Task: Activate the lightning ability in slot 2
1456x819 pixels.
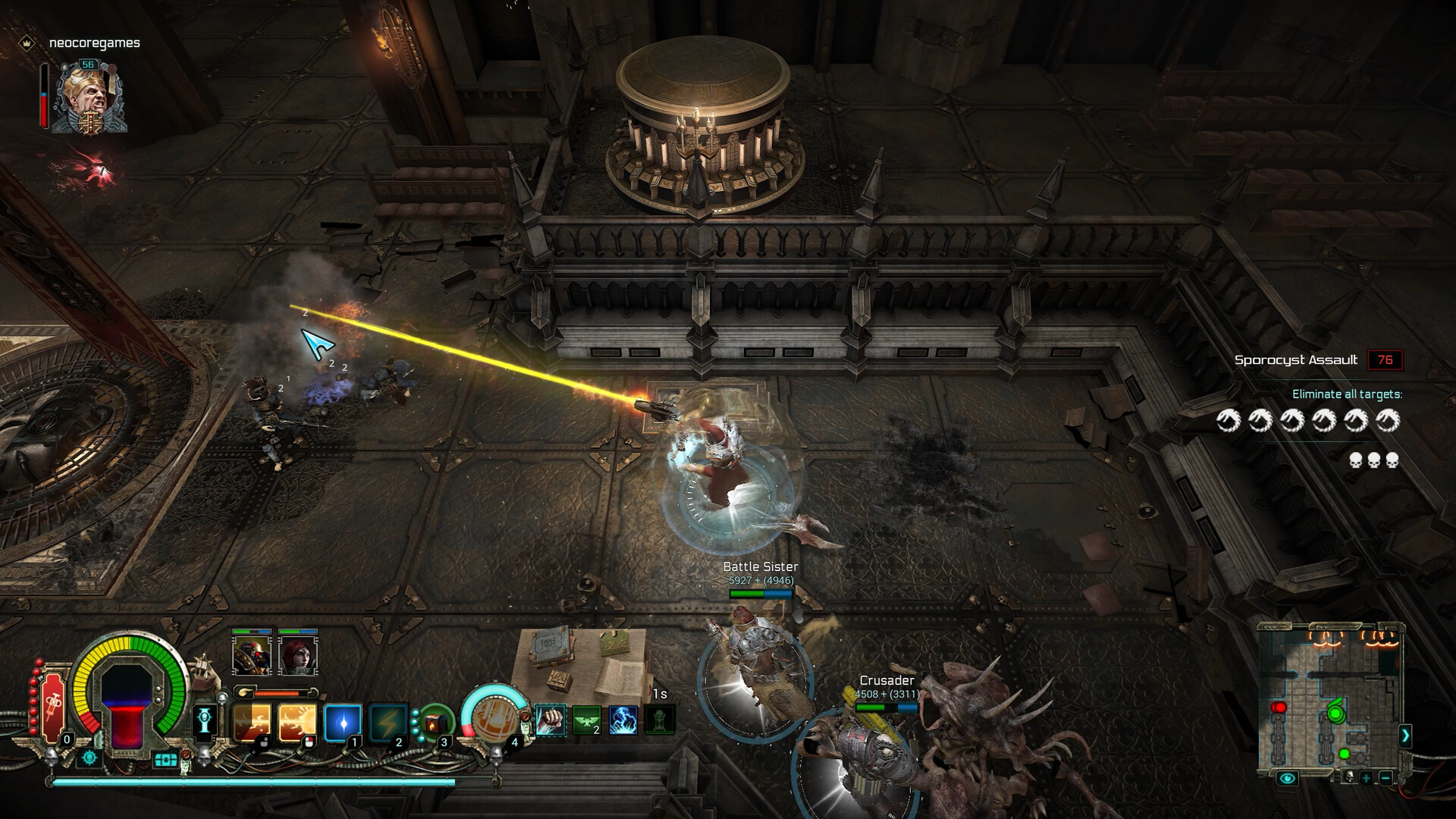Action: click(x=389, y=723)
